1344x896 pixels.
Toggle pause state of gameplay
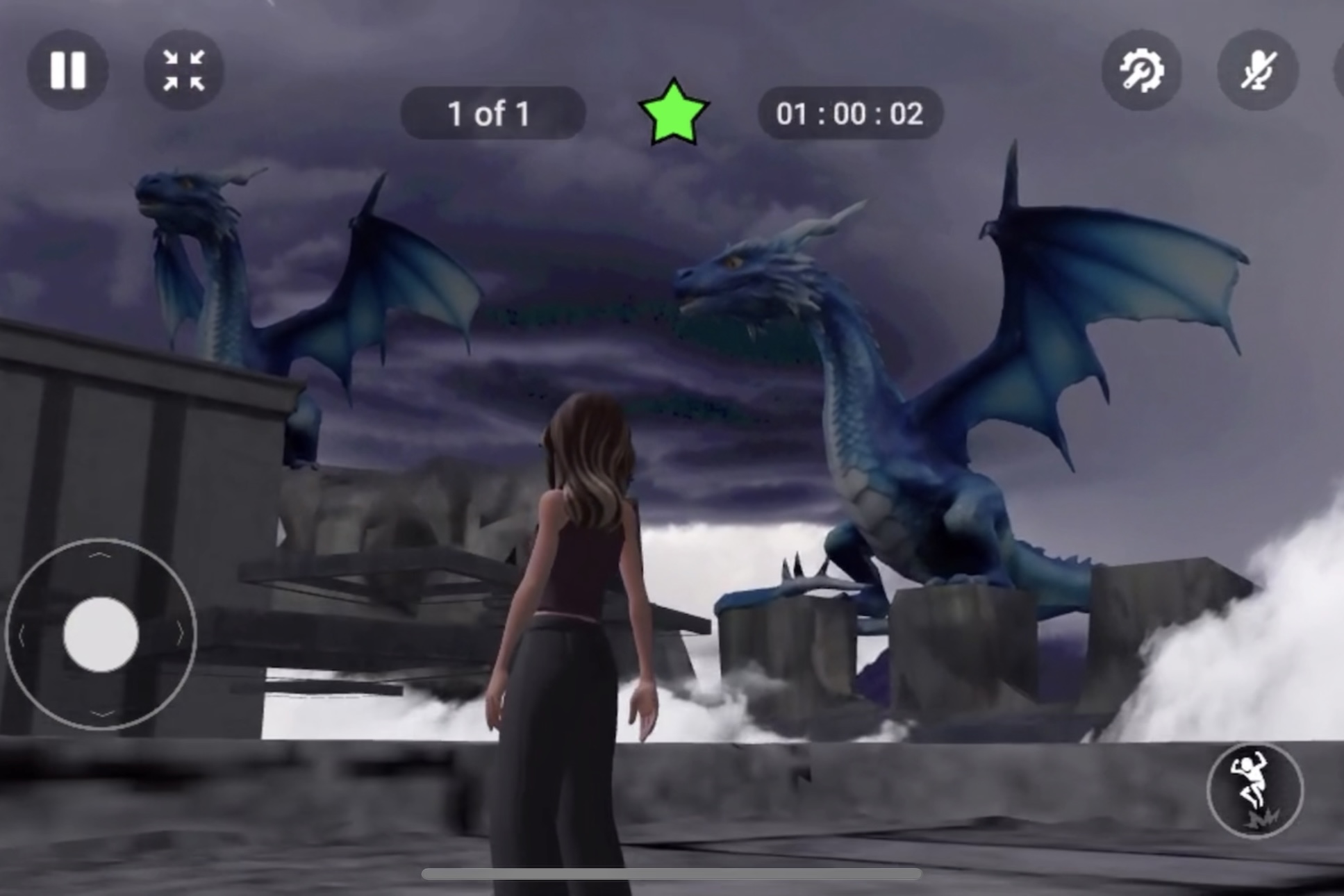coord(69,69)
